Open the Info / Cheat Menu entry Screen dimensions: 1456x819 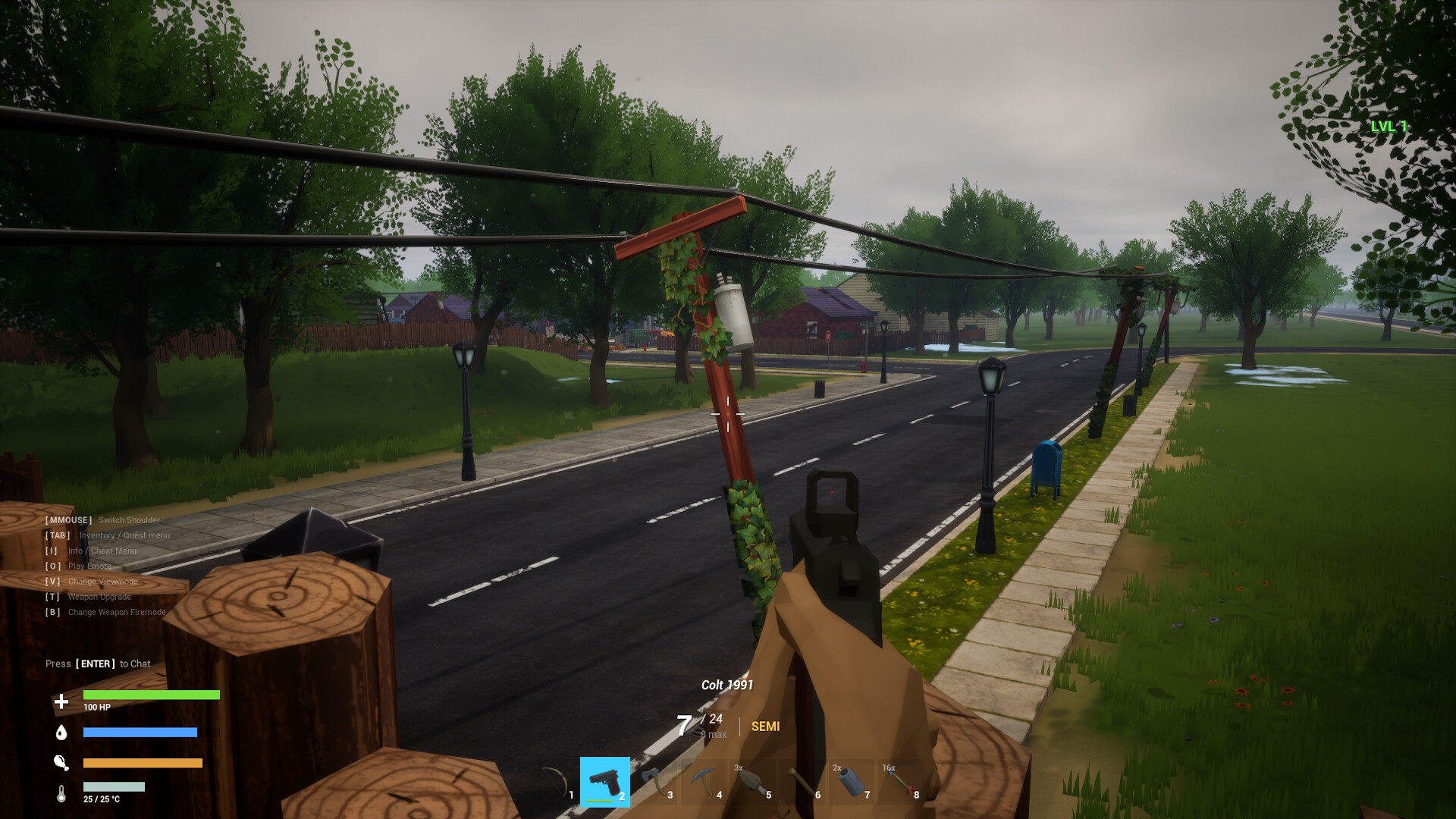point(93,551)
